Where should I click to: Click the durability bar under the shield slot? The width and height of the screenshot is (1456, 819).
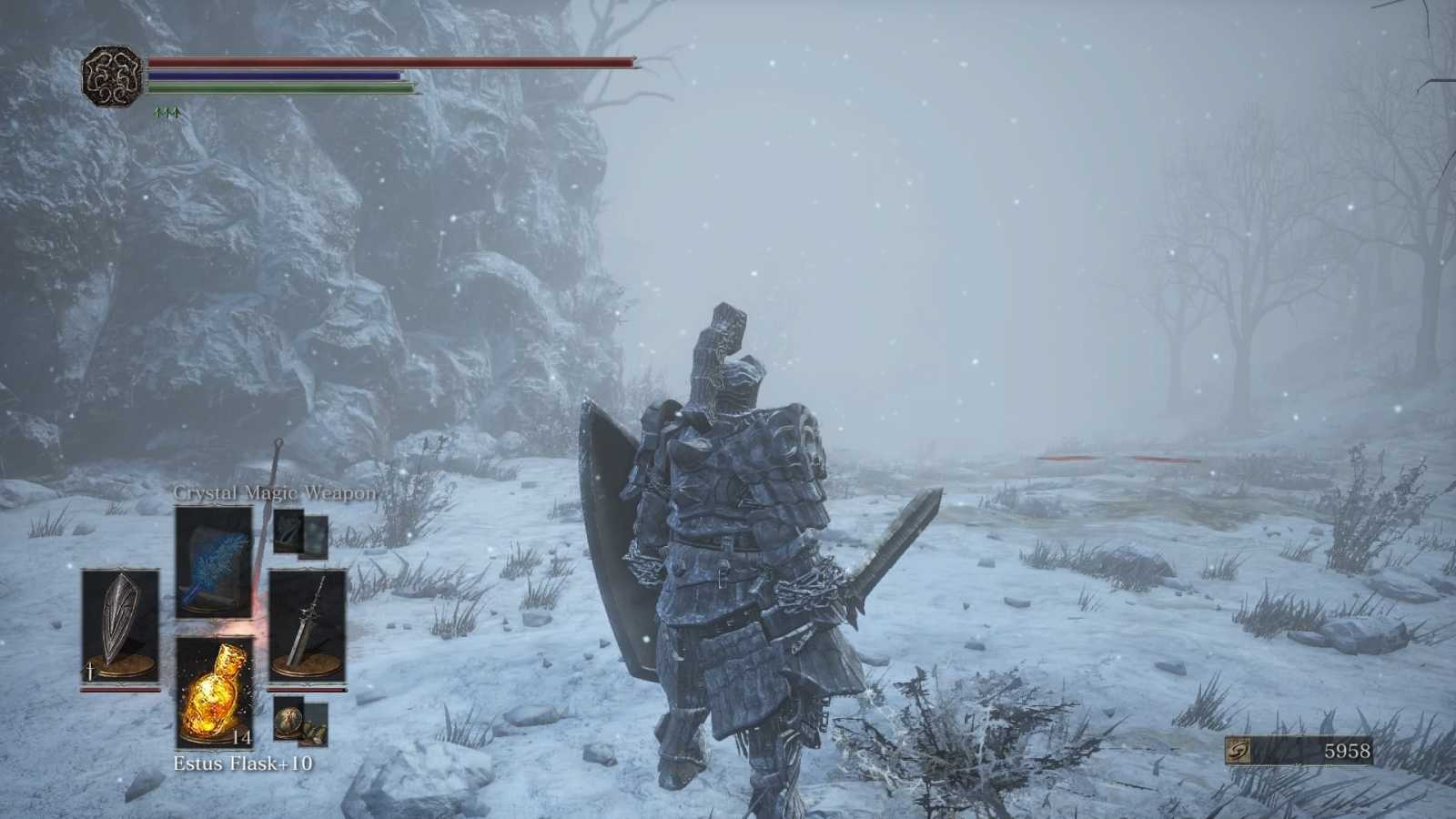pos(121,688)
